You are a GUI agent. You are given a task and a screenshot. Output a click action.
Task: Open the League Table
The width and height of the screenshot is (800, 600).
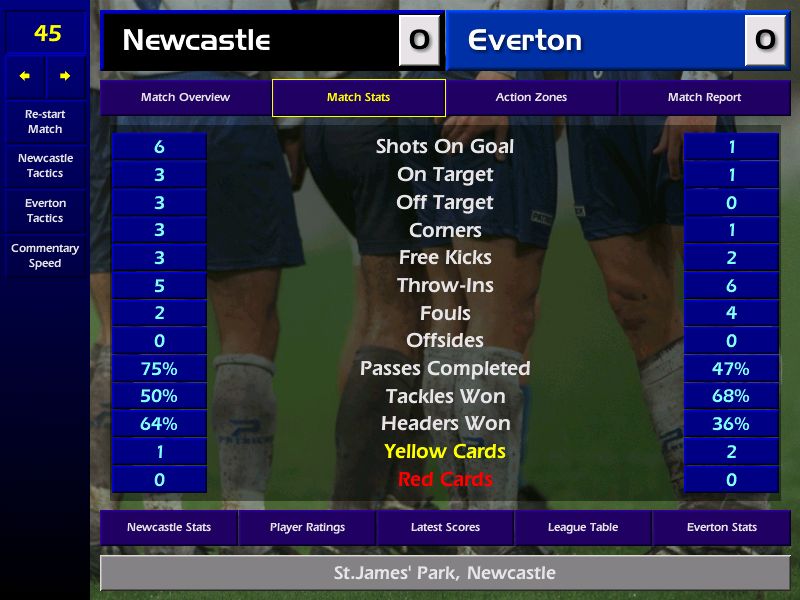(583, 528)
